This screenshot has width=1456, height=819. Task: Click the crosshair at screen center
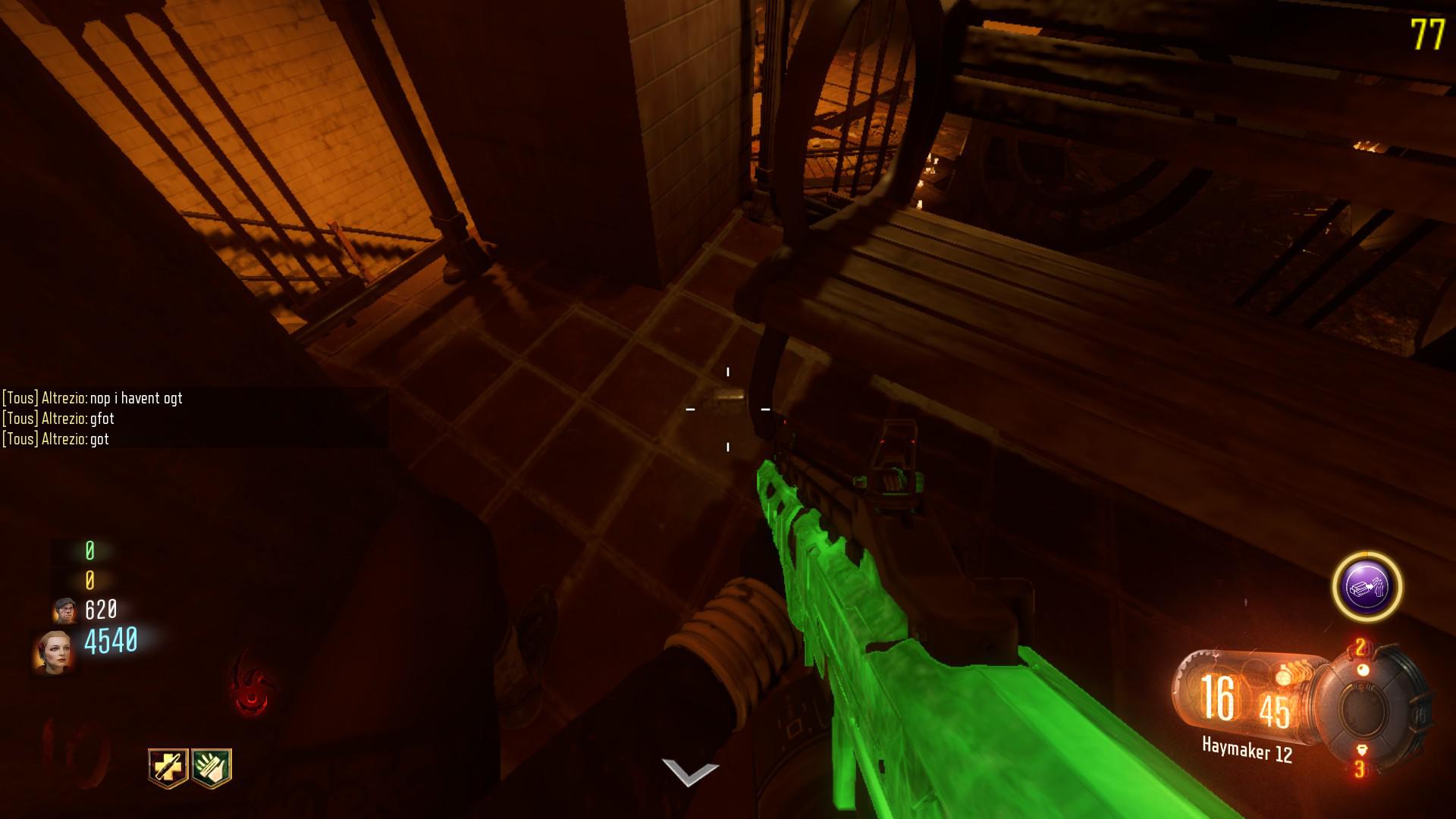(728, 409)
